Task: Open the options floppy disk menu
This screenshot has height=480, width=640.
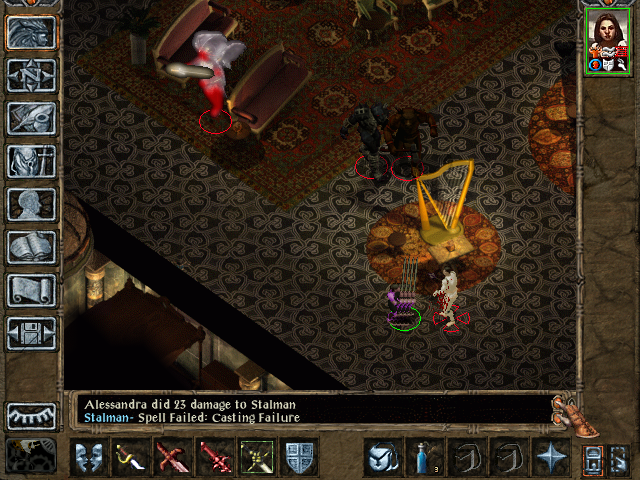Action: [32, 333]
